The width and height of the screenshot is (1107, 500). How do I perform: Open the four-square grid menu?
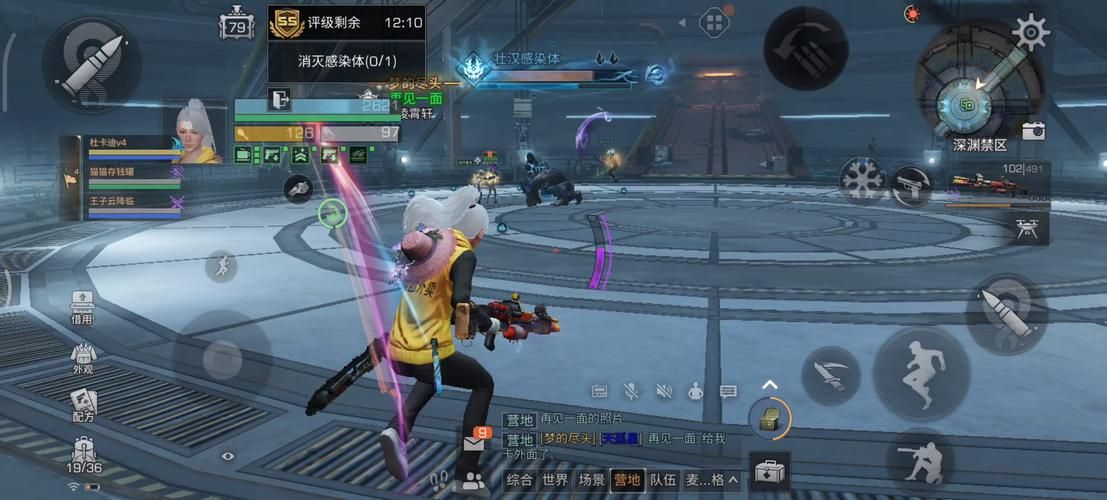714,22
